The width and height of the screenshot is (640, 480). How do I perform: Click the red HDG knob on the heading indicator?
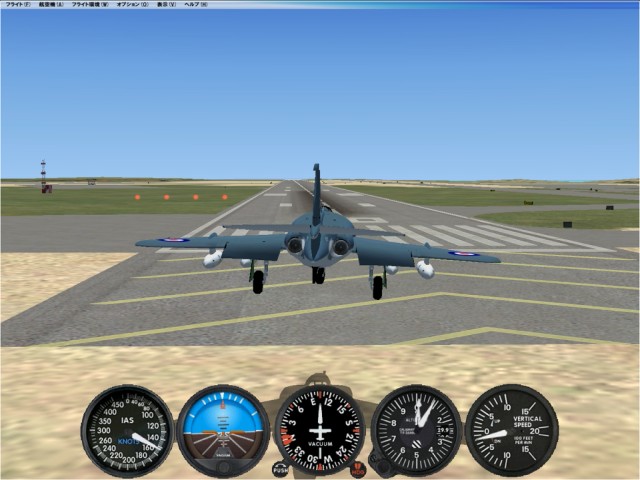358,468
